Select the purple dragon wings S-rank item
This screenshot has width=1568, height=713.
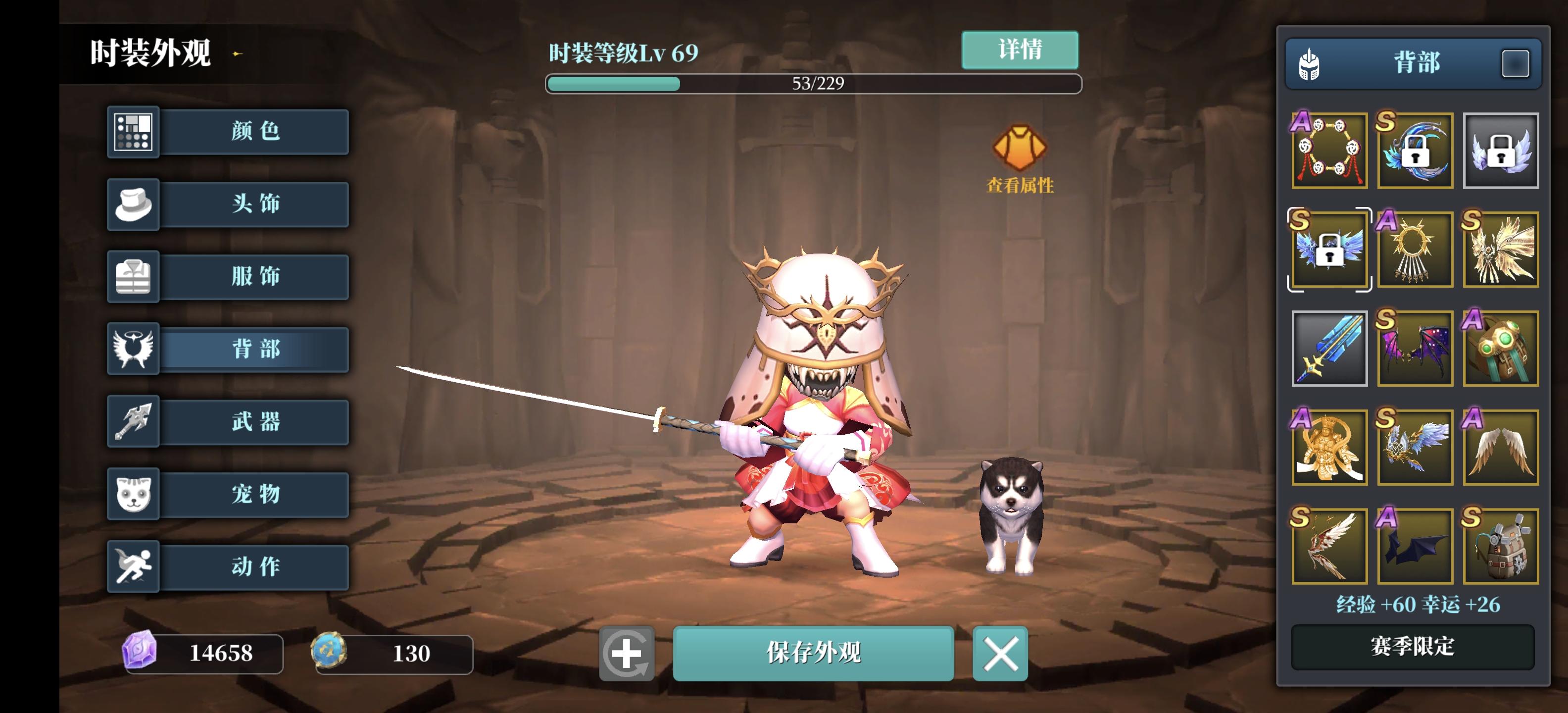1415,348
